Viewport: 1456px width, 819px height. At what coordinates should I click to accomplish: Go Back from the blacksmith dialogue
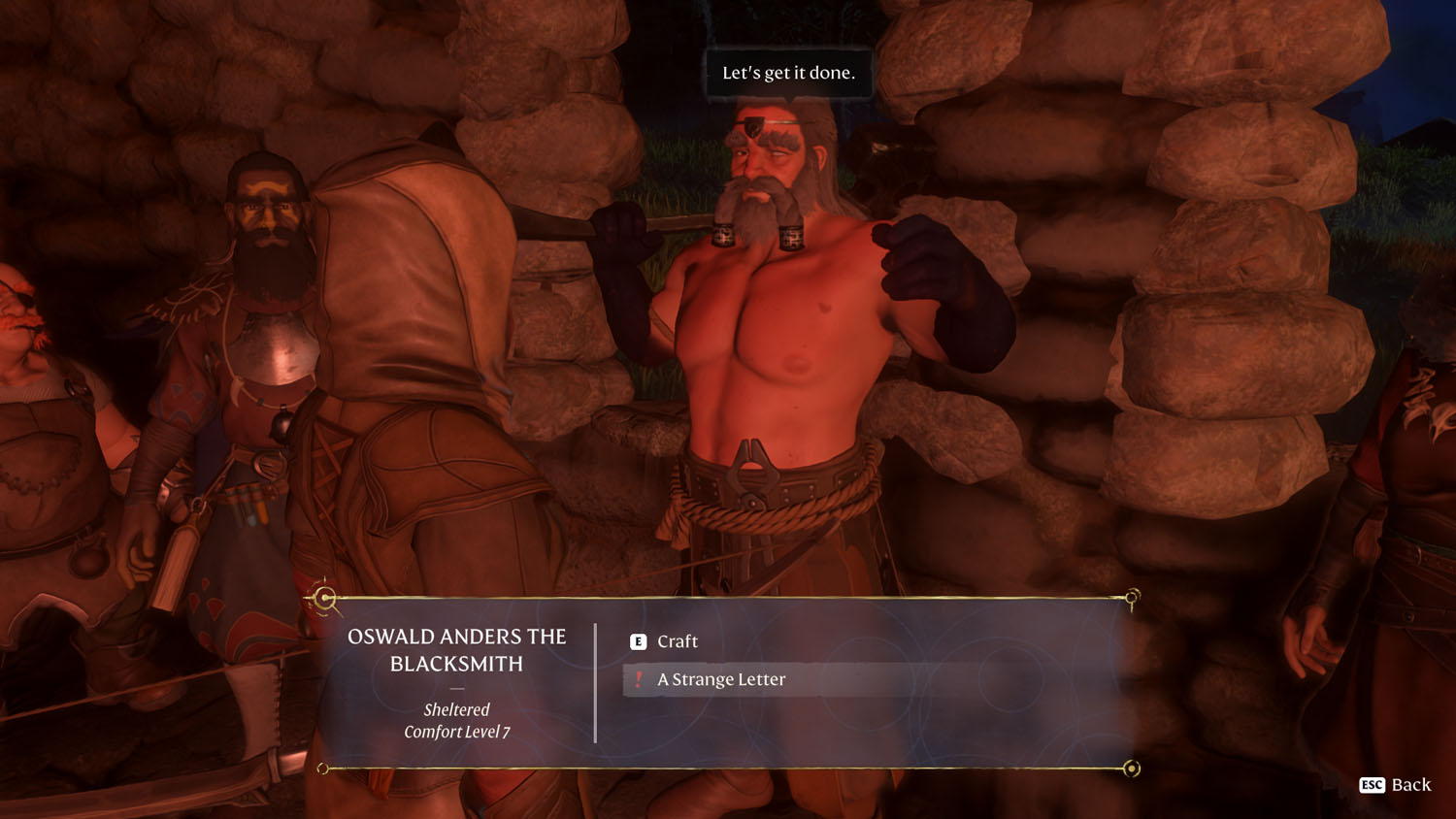(x=1396, y=785)
